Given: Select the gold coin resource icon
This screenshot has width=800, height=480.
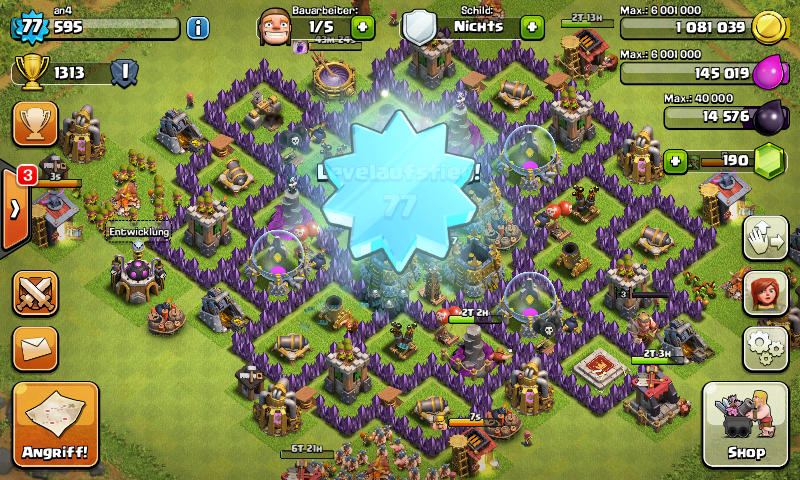Looking at the screenshot, I should click(767, 27).
